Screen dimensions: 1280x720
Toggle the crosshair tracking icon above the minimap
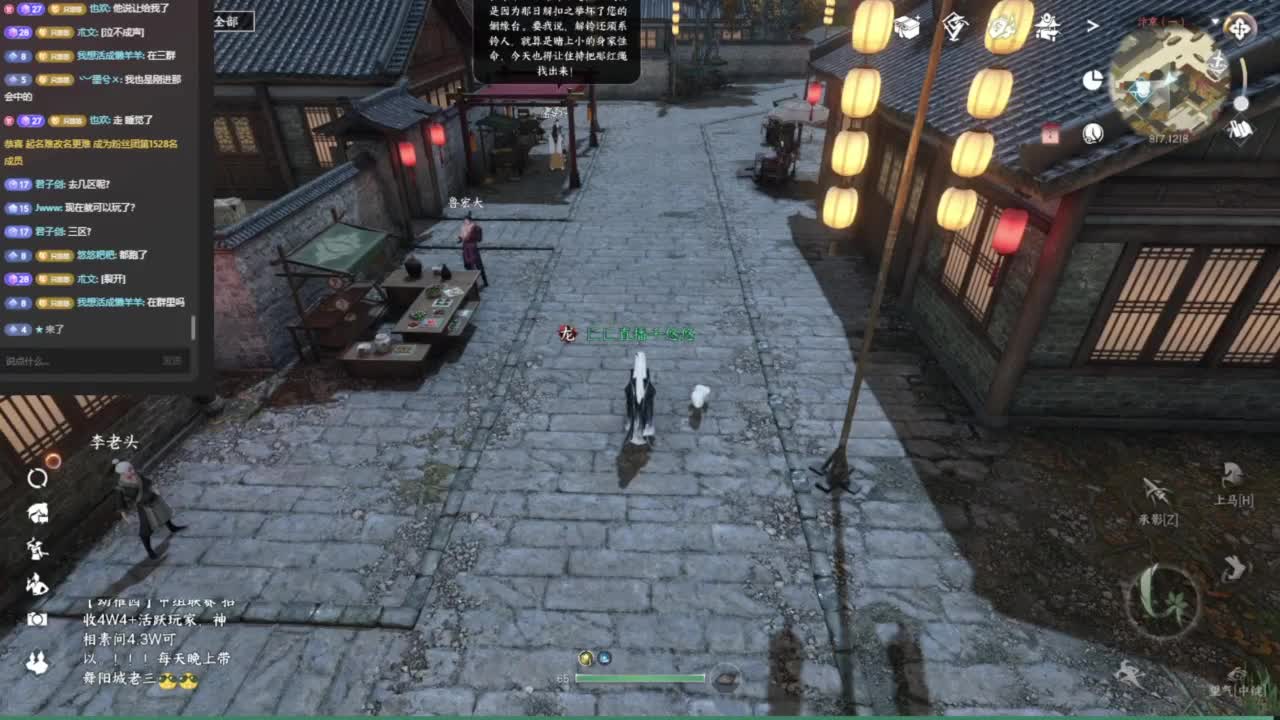[x=1241, y=28]
